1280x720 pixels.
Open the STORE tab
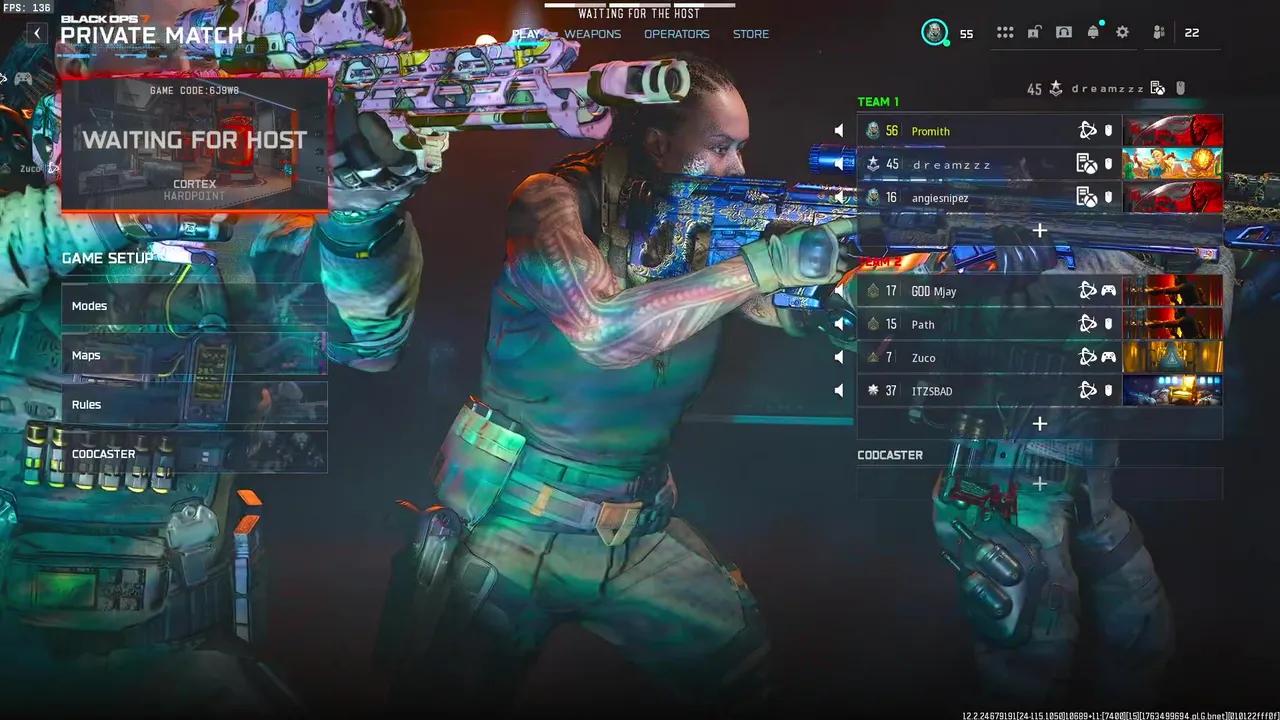[x=750, y=33]
